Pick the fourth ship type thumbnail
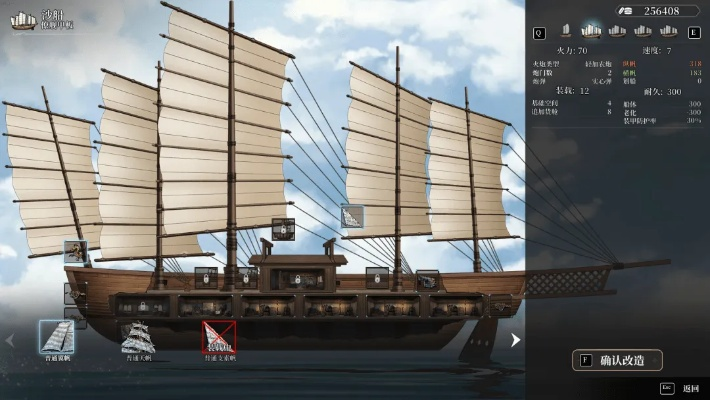This screenshot has width=710, height=400. tap(643, 32)
